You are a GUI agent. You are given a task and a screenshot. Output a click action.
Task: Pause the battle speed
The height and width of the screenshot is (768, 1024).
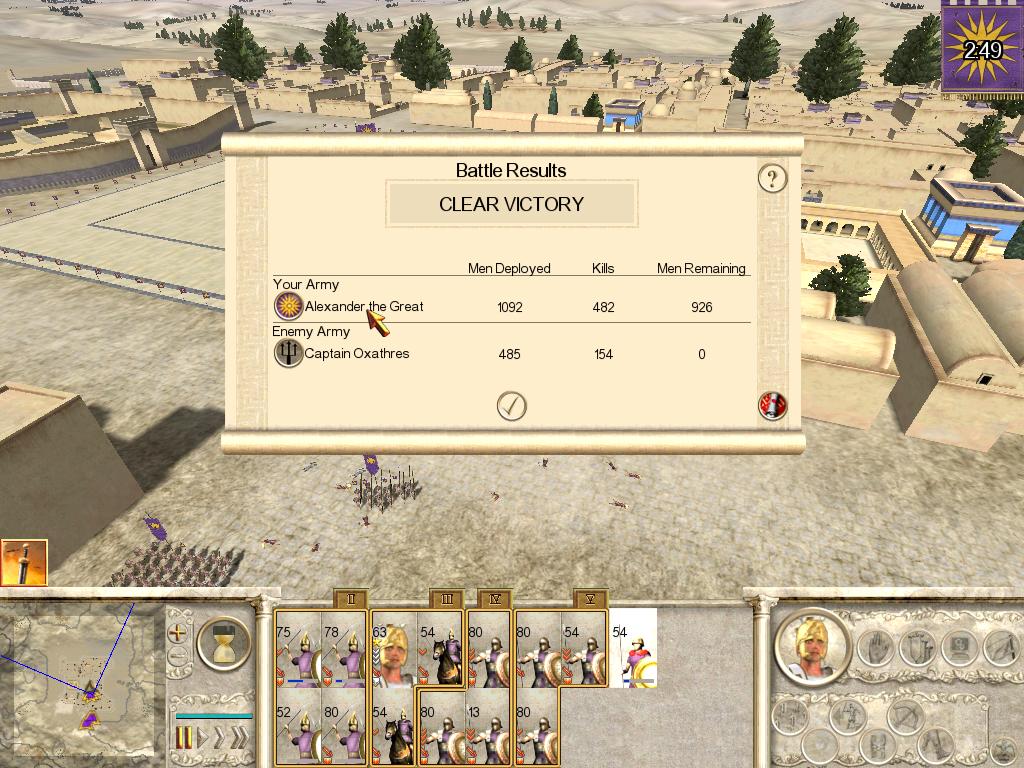point(184,739)
